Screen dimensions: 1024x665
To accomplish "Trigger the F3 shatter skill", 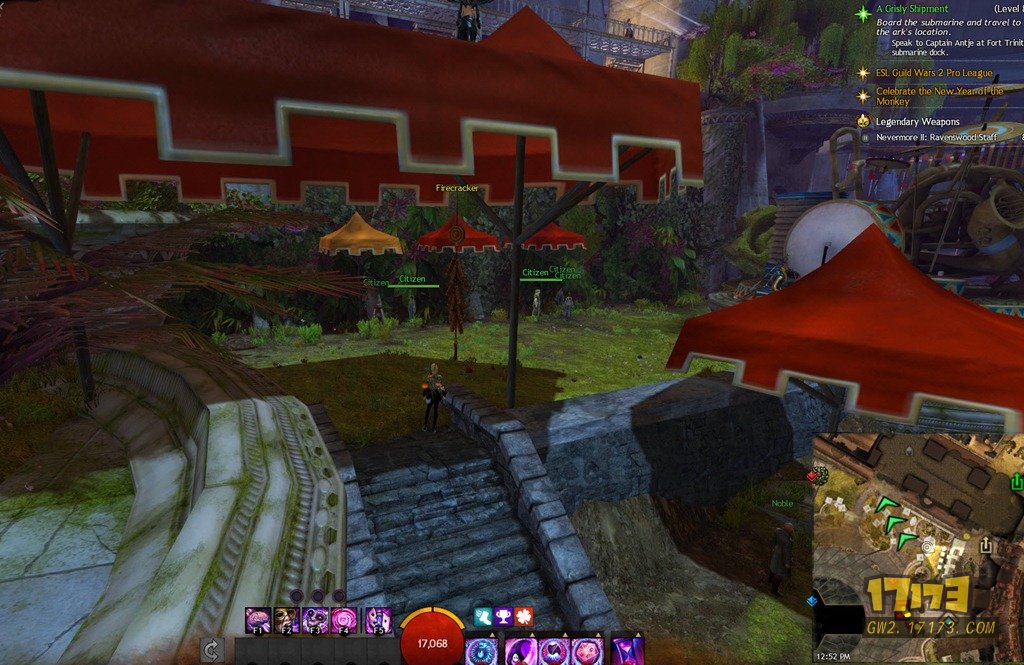I will pyautogui.click(x=316, y=620).
